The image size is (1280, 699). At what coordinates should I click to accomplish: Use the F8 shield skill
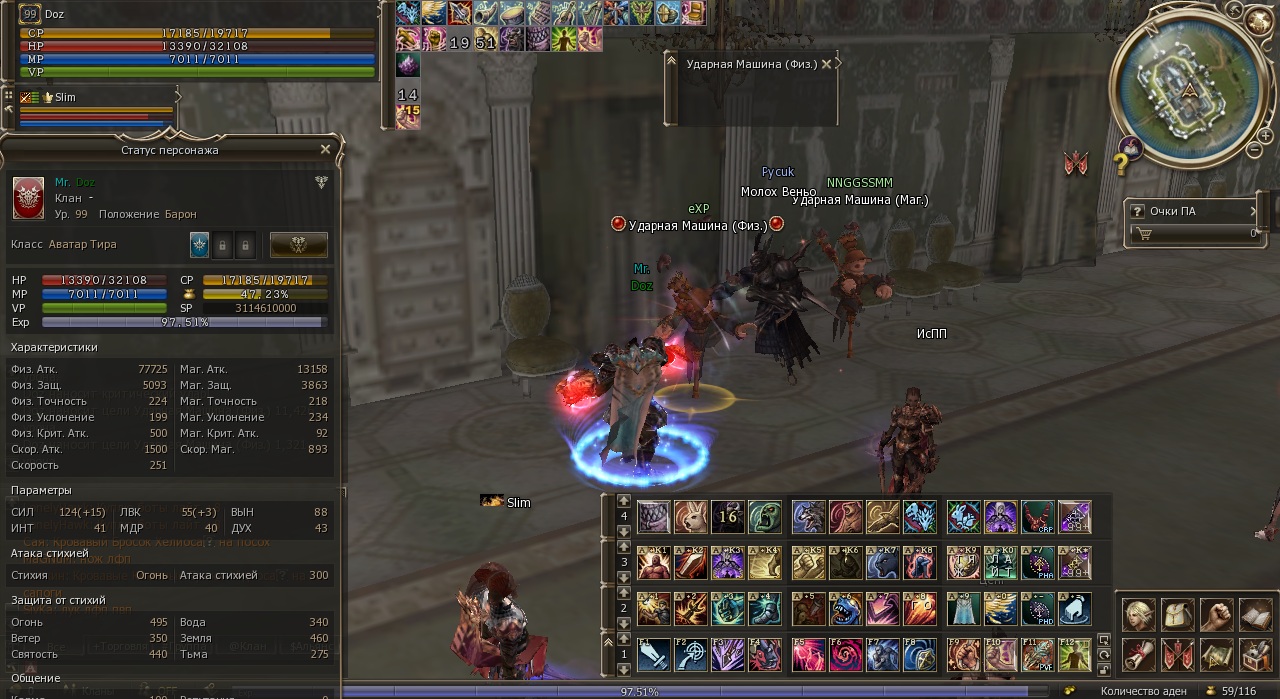click(920, 655)
